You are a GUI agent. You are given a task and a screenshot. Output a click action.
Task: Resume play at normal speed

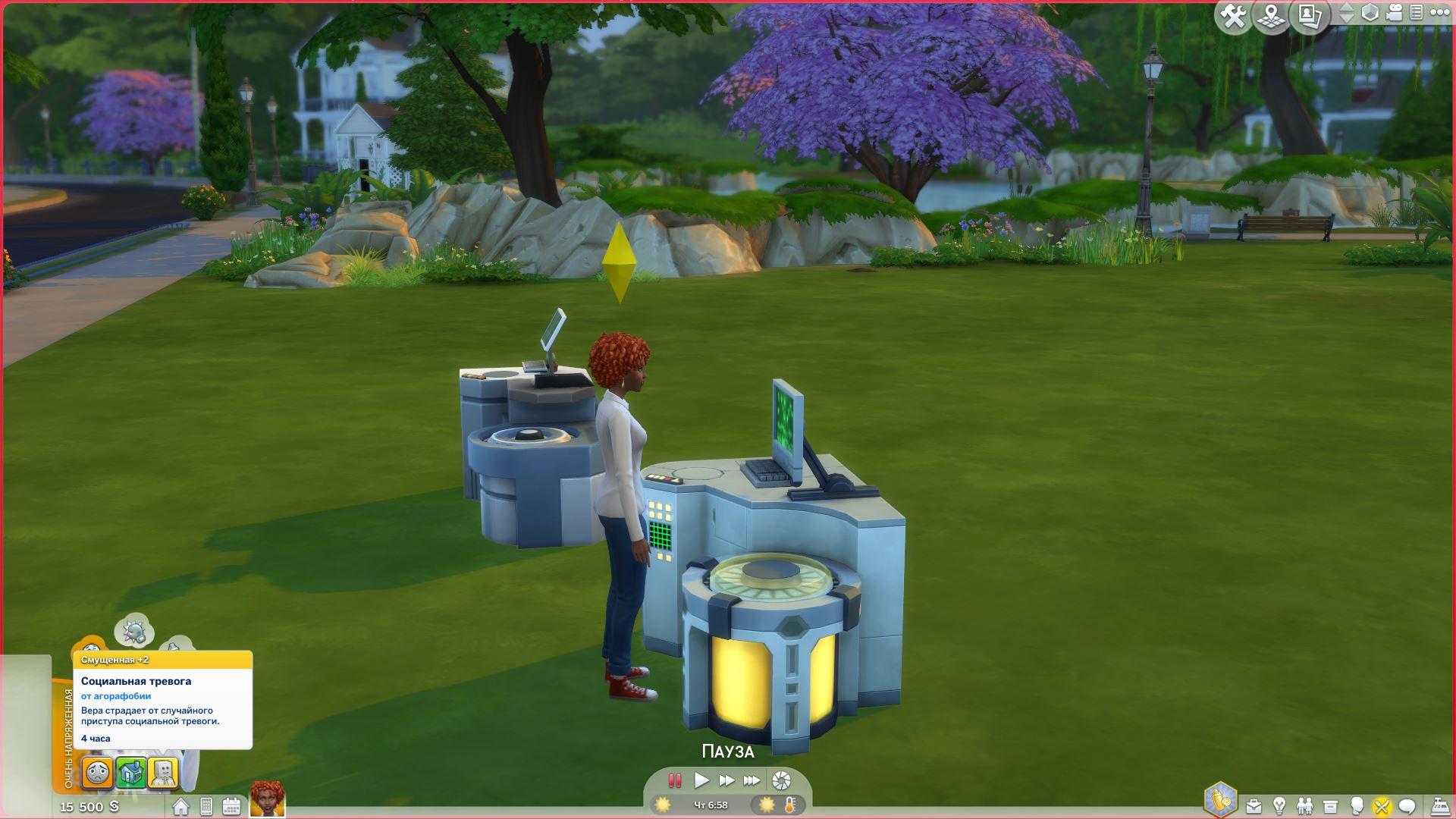tap(701, 780)
